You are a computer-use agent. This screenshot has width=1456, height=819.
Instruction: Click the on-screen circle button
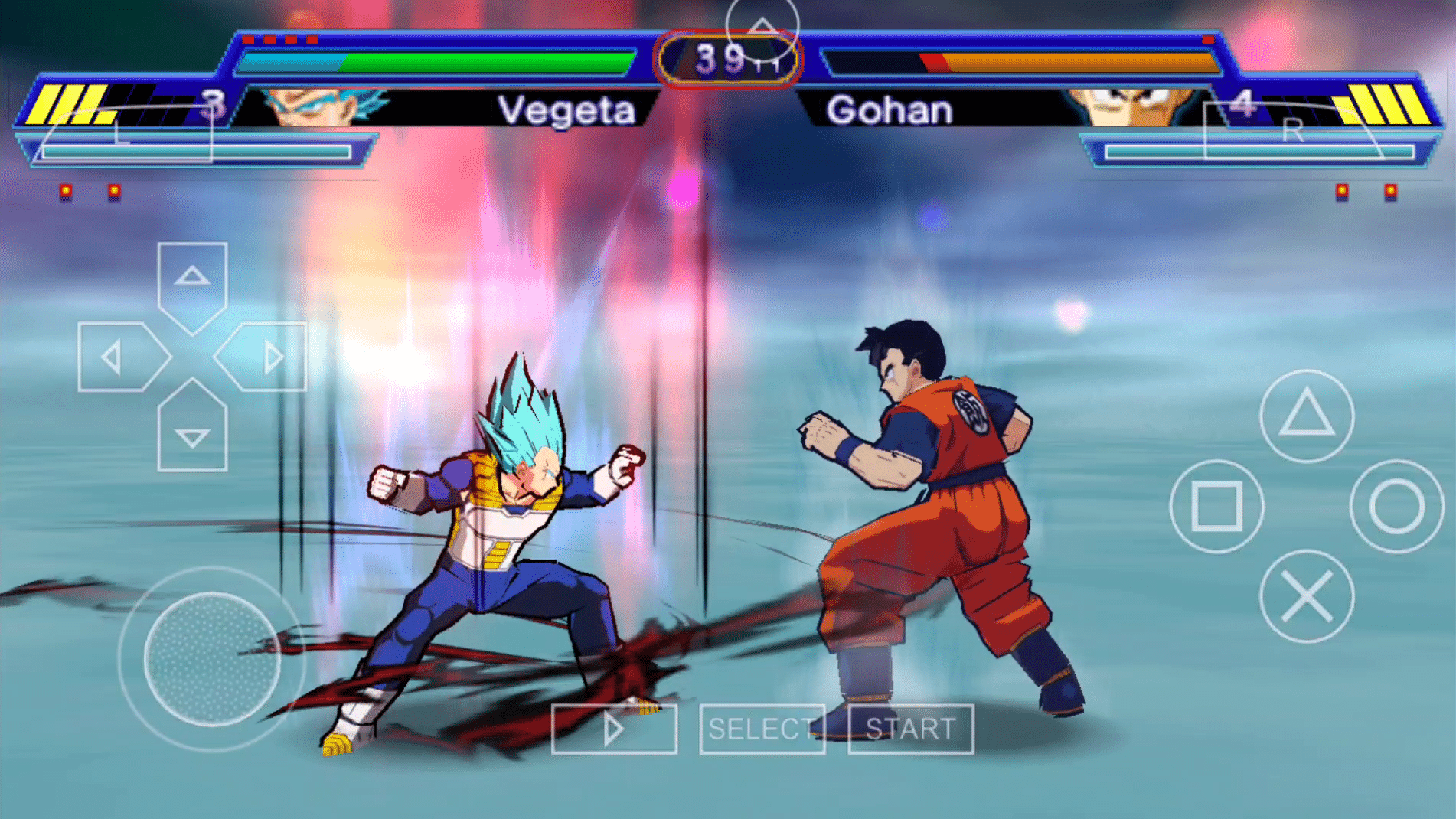[1396, 506]
